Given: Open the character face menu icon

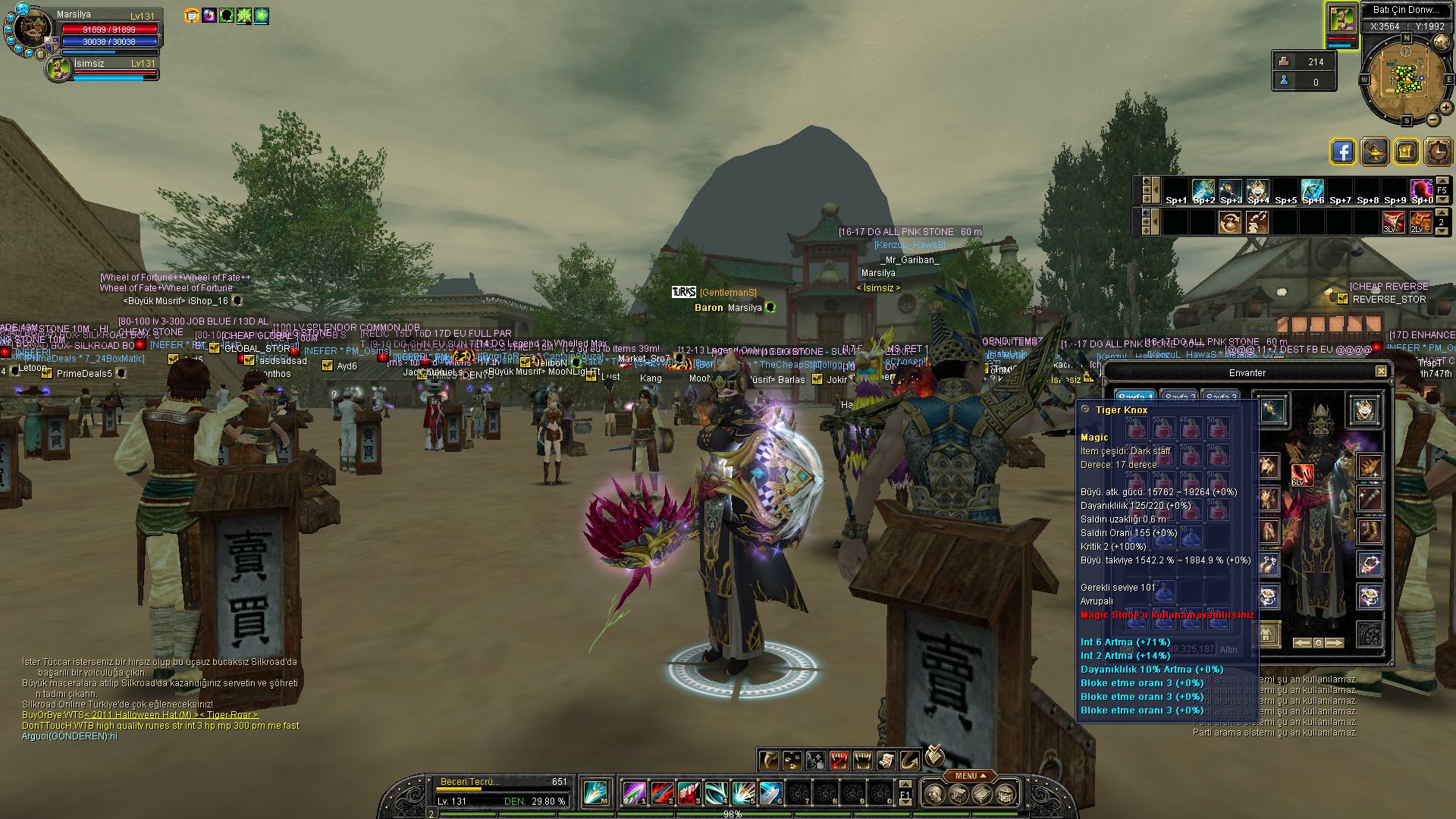Looking at the screenshot, I should coord(935,794).
